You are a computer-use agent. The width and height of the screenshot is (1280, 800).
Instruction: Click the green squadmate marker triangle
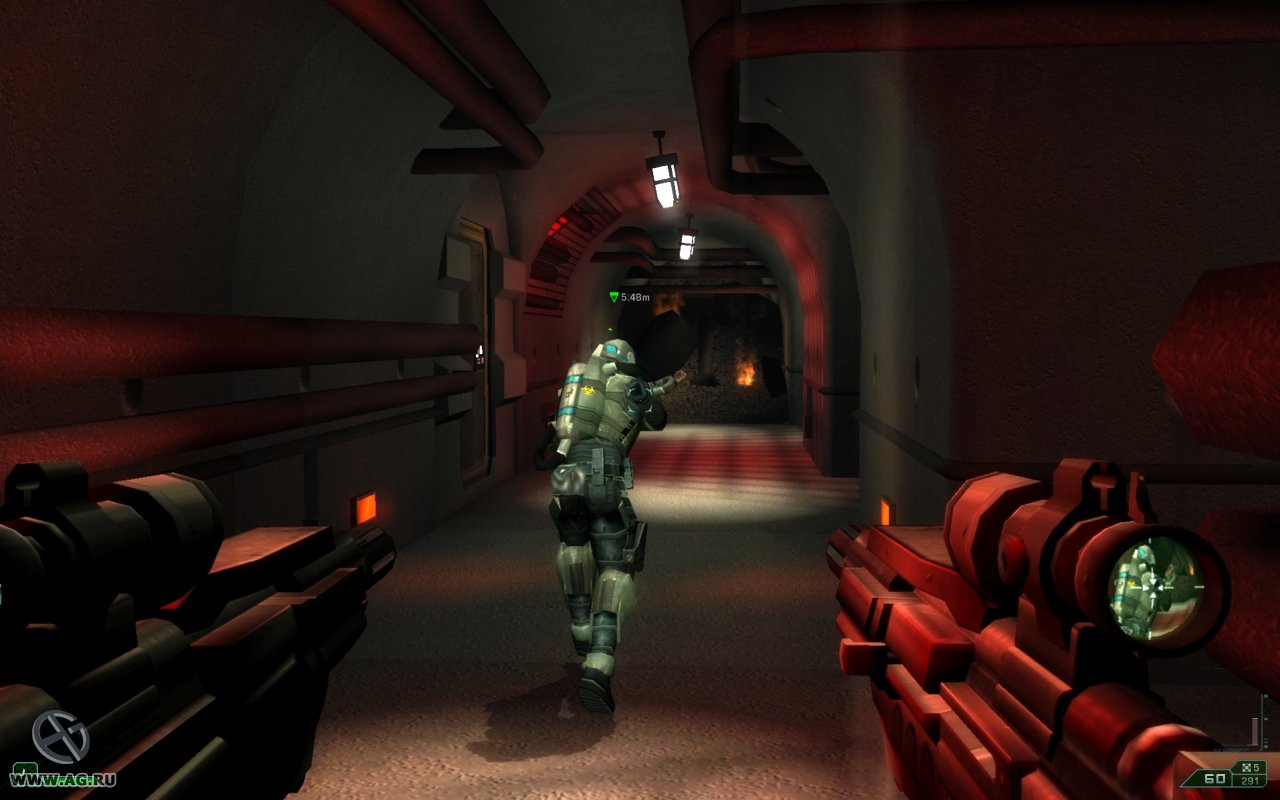(614, 297)
